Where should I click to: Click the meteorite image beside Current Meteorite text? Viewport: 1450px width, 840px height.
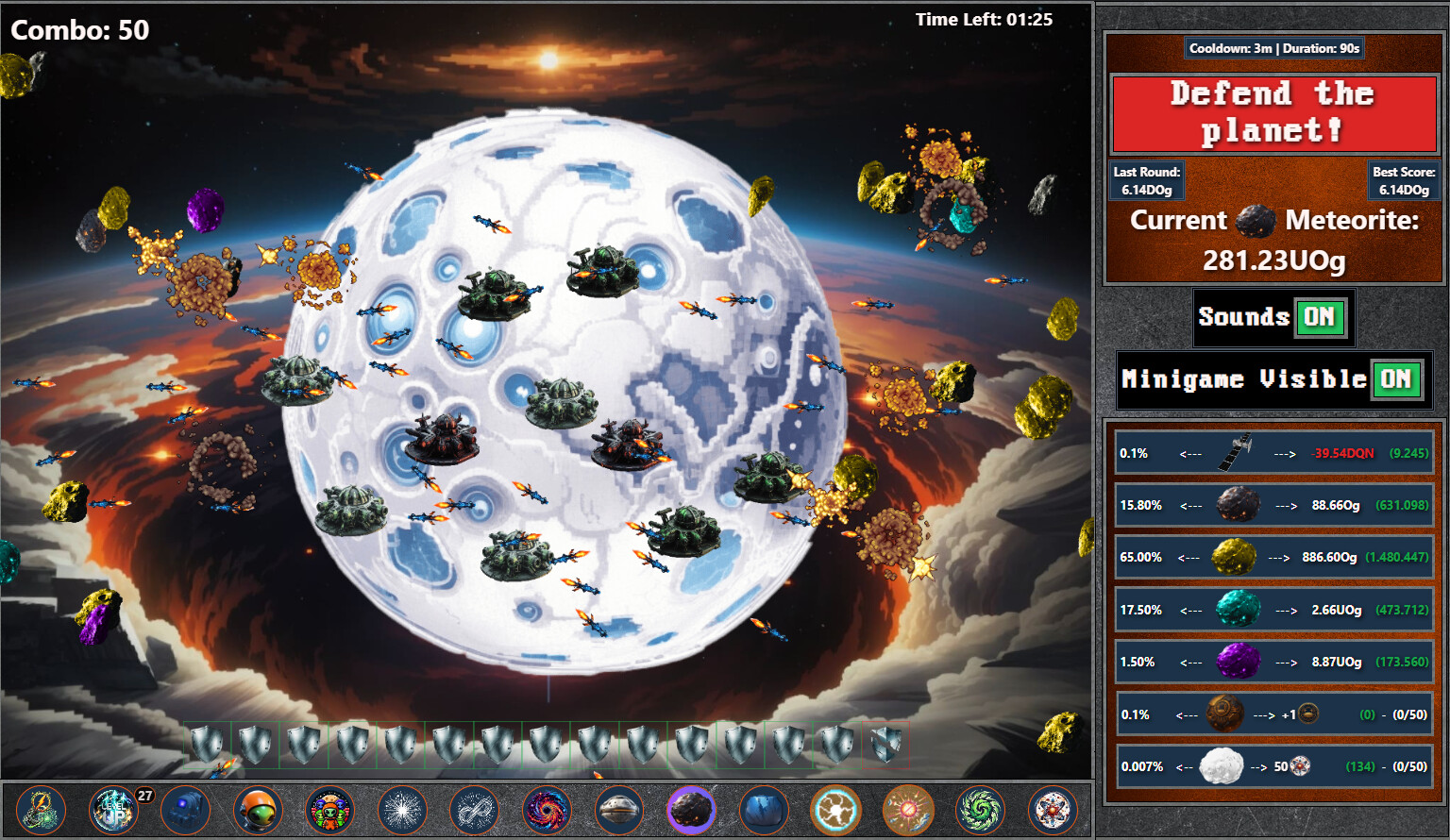(x=1256, y=221)
